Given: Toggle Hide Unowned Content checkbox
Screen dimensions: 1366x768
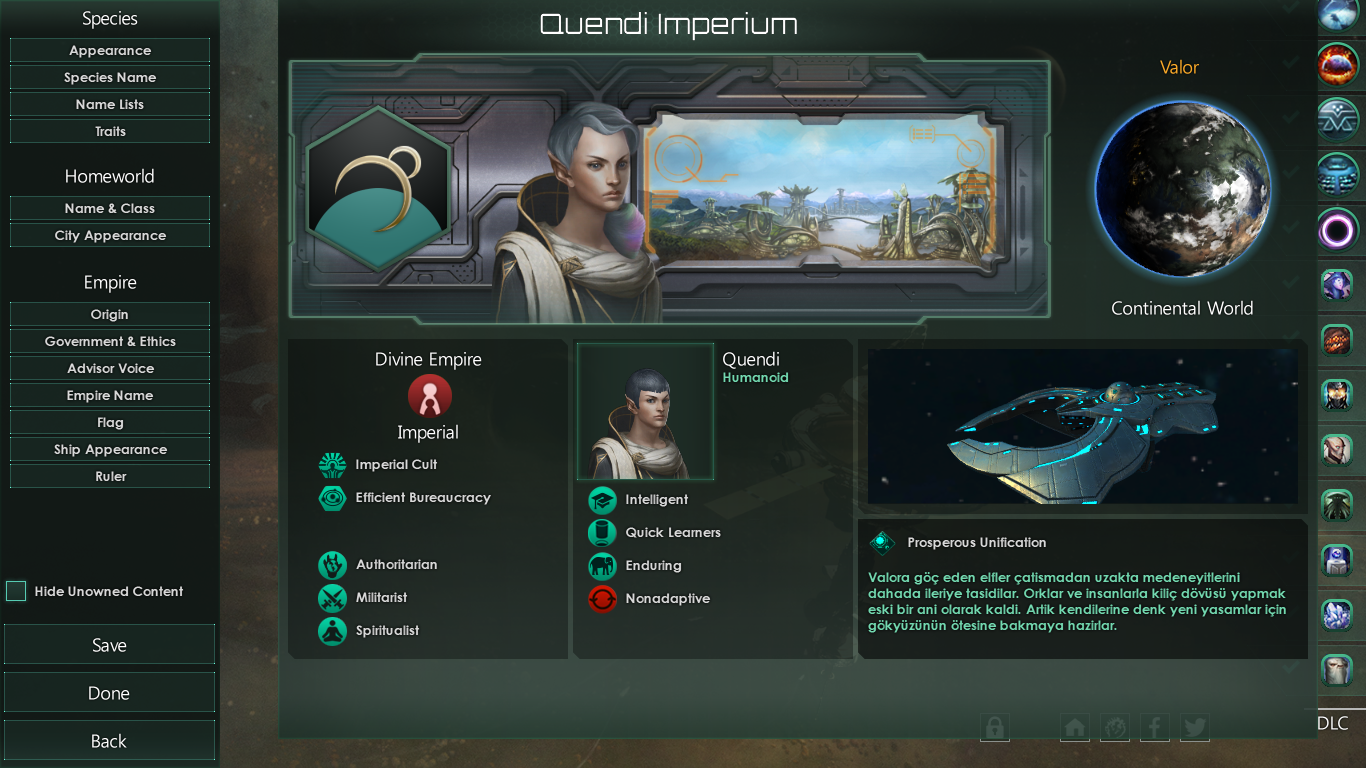Looking at the screenshot, I should pos(16,591).
